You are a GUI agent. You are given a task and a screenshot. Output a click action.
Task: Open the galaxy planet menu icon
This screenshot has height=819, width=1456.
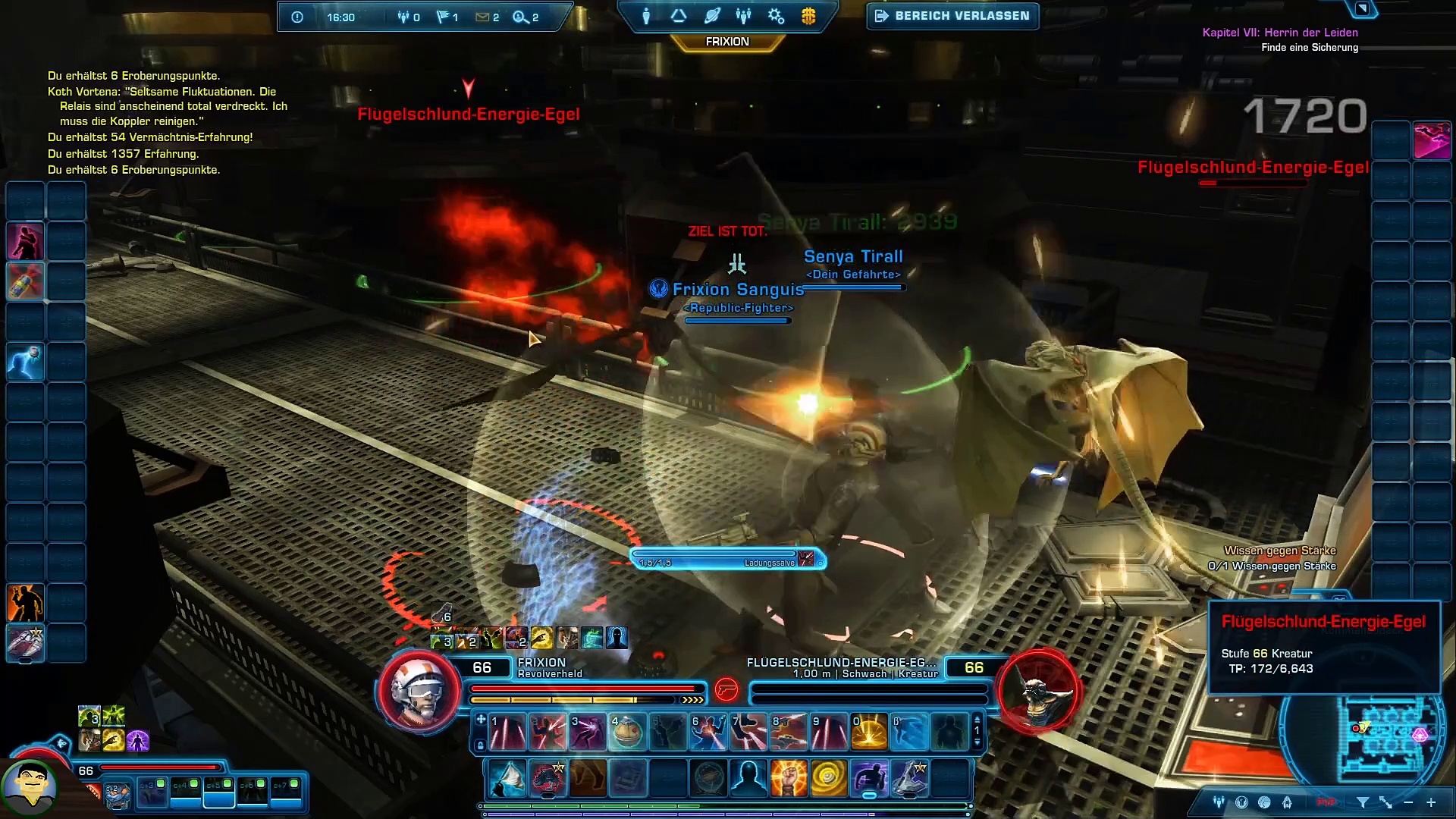coord(711,16)
